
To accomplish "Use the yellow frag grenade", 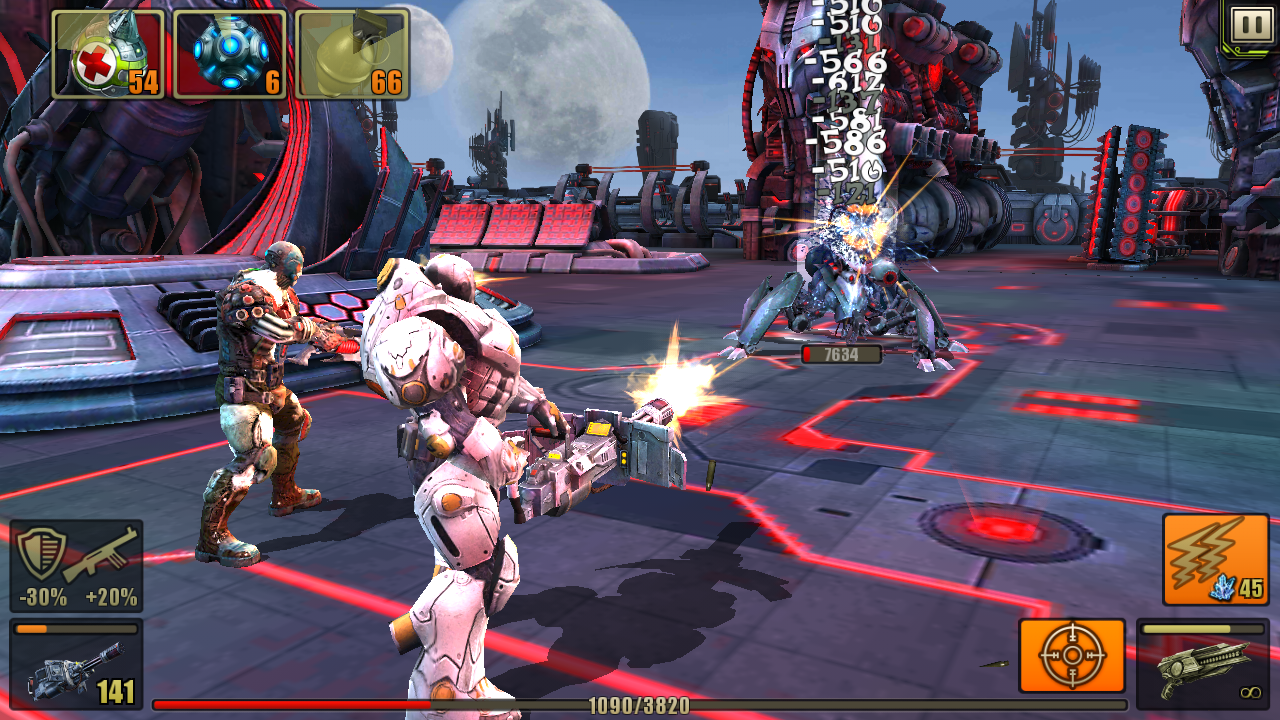I will coord(352,54).
